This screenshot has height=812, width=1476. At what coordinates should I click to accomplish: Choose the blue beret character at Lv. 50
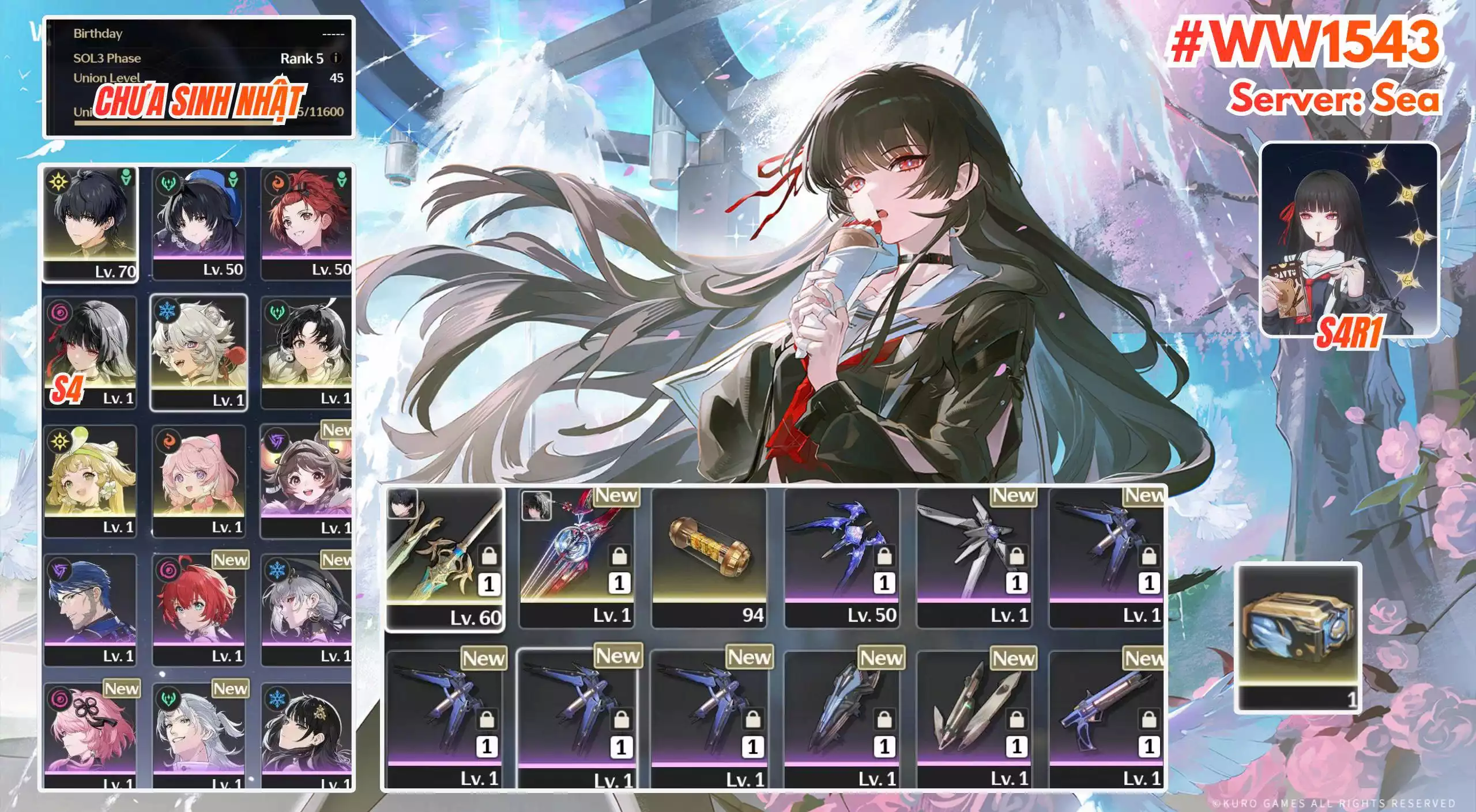pyautogui.click(x=199, y=222)
